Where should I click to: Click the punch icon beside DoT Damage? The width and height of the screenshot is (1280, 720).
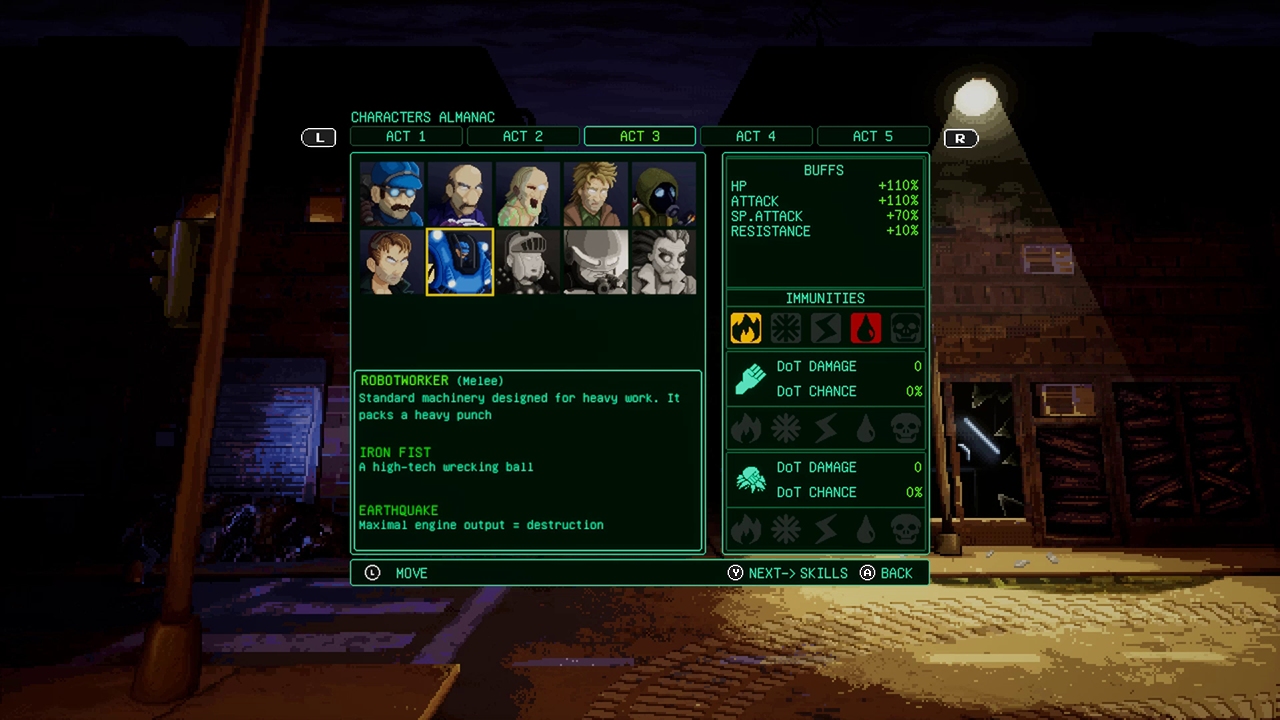pos(748,378)
